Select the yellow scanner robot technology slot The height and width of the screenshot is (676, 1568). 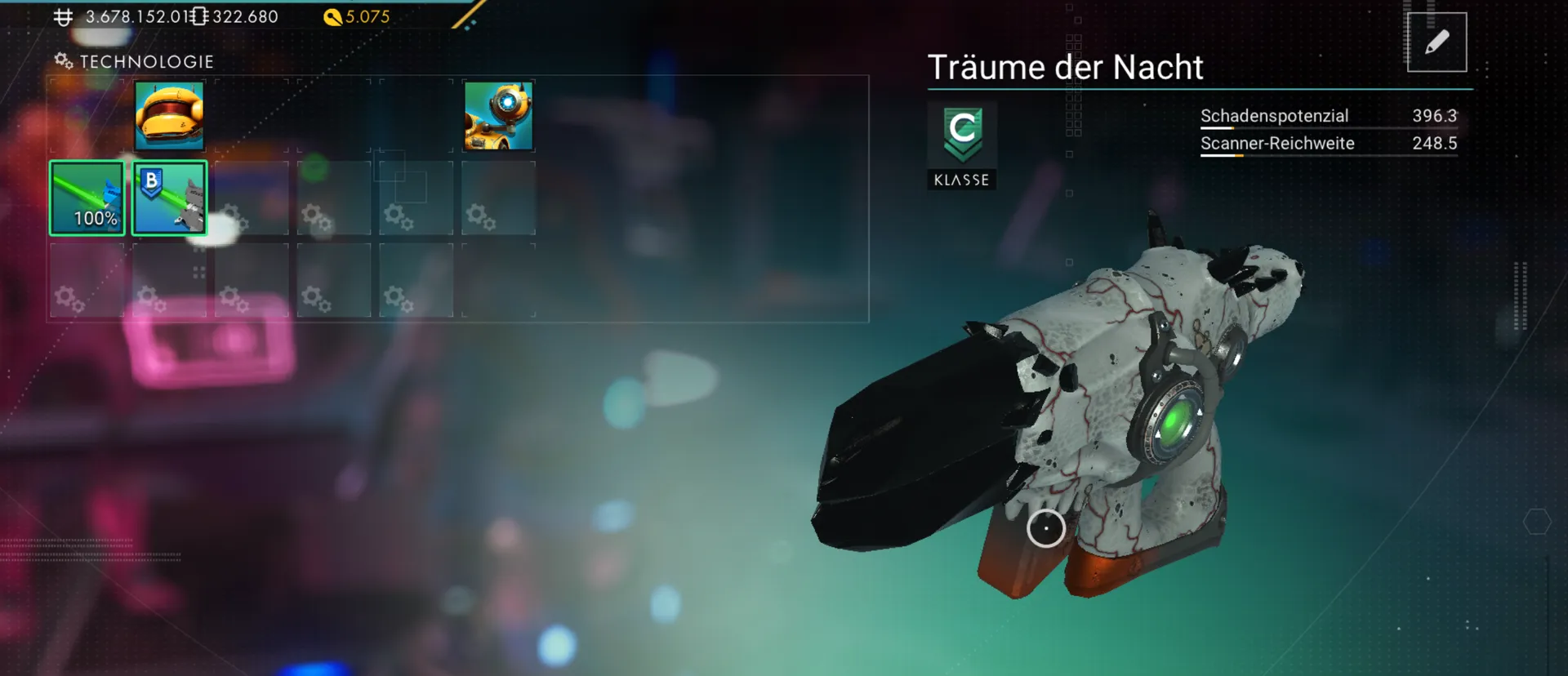498,116
